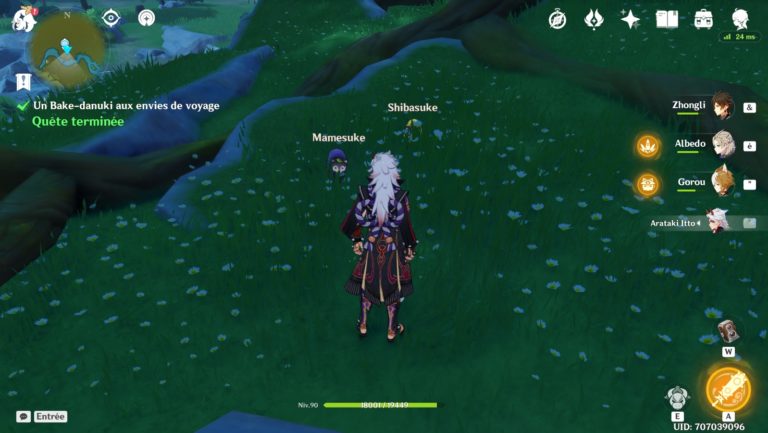Open the inventory backpack icon
Screen dimensions: 768x433
click(x=703, y=18)
